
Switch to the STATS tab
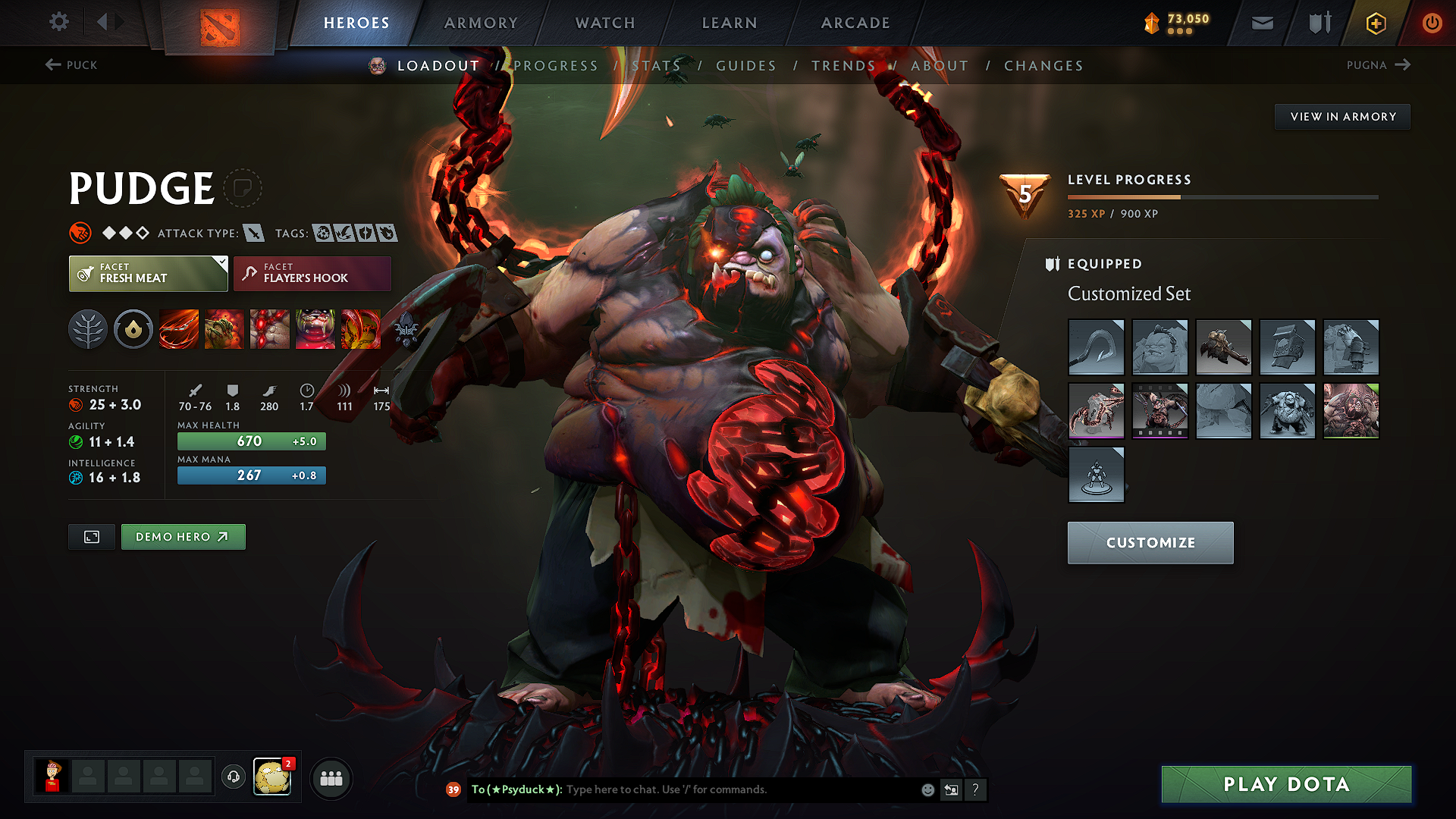tap(657, 66)
